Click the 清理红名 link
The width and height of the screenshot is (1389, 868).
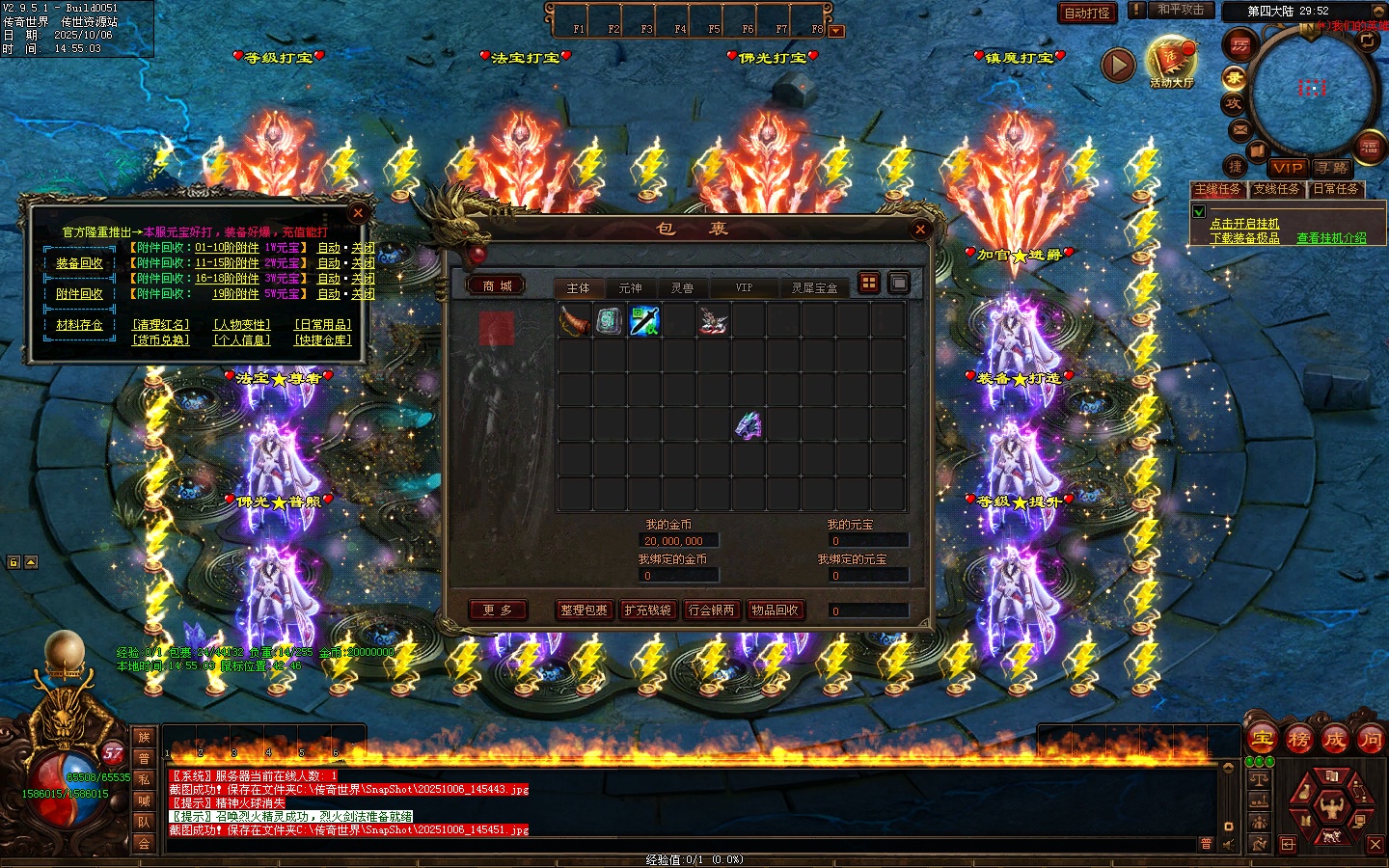tap(161, 325)
